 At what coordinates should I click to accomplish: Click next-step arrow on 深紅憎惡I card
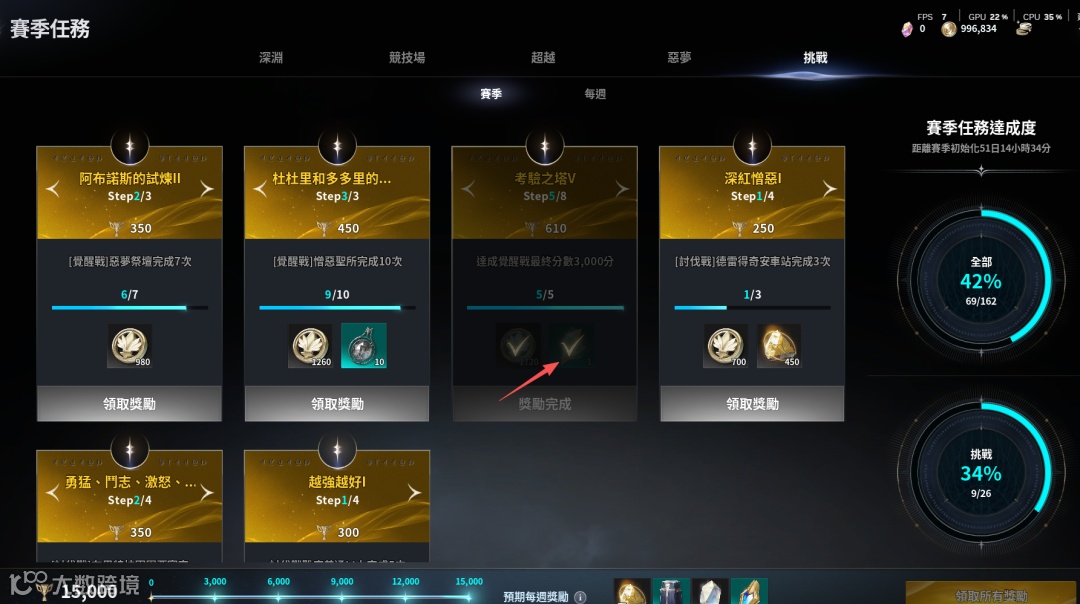point(830,188)
